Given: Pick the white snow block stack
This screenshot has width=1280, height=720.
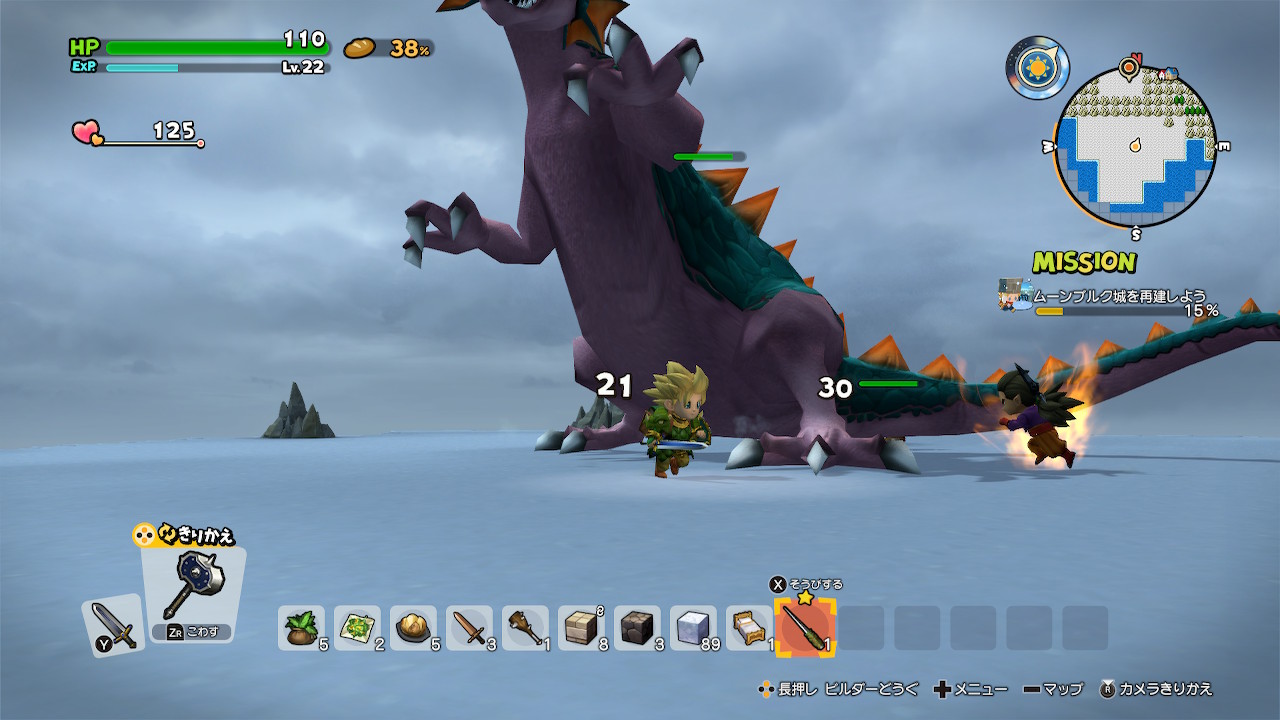Looking at the screenshot, I should [693, 628].
